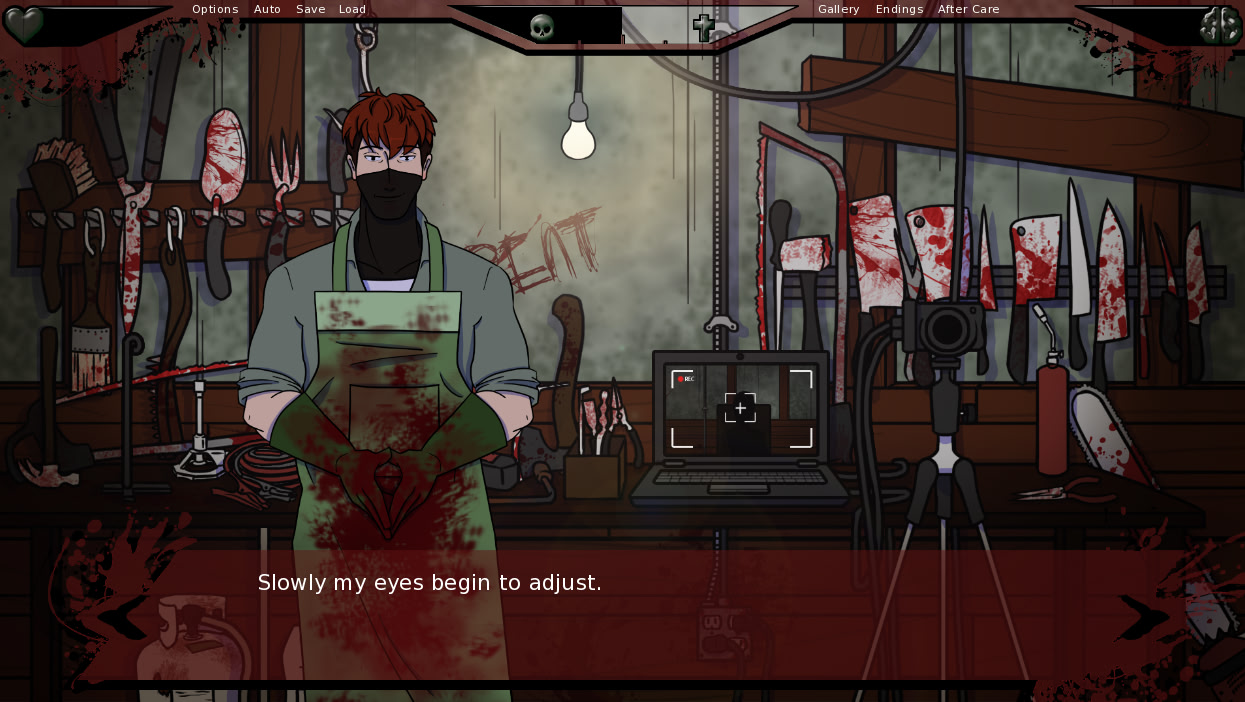Open the Gallery

point(838,9)
